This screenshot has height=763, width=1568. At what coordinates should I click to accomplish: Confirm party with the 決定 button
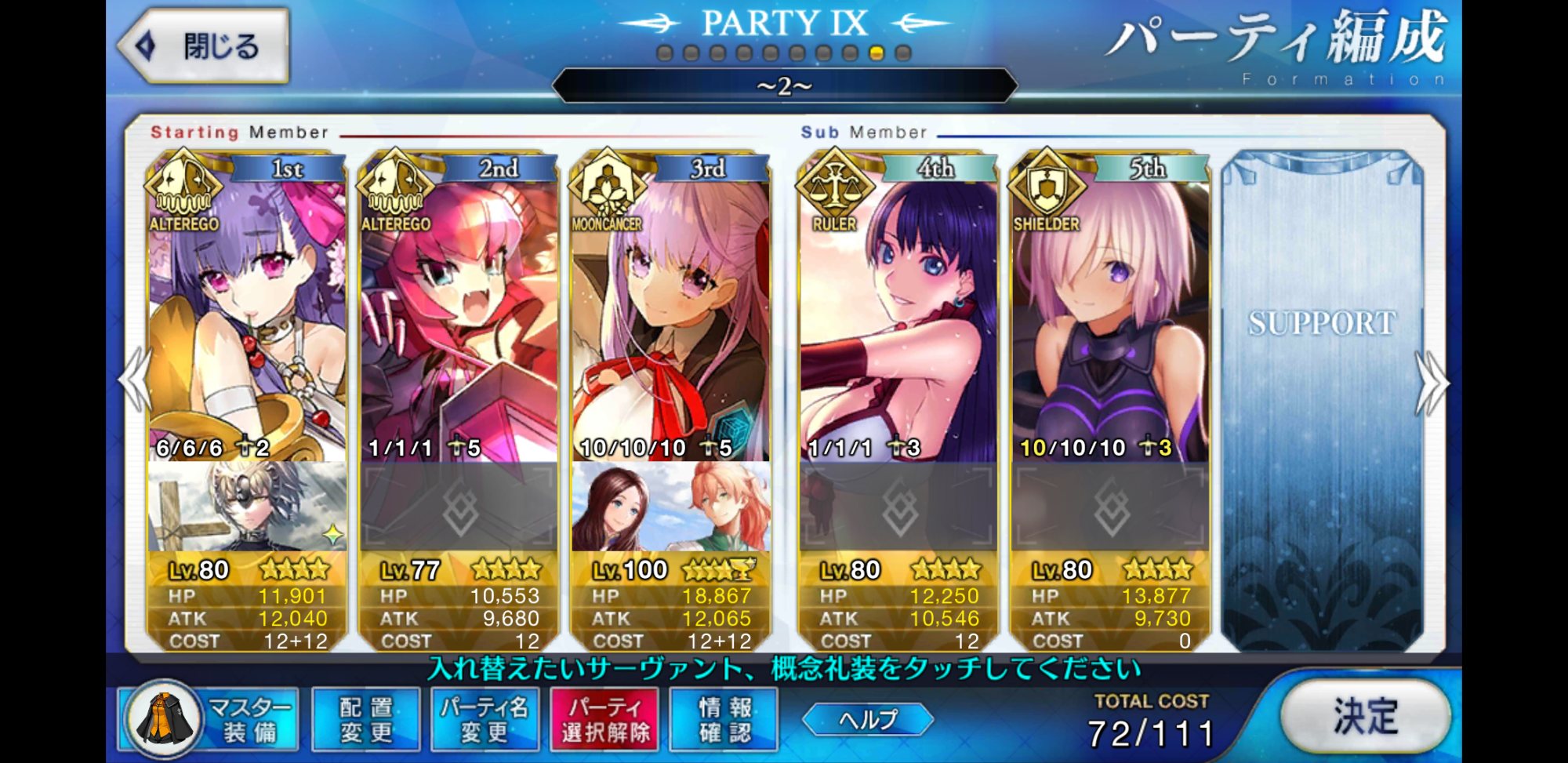[x=1365, y=716]
